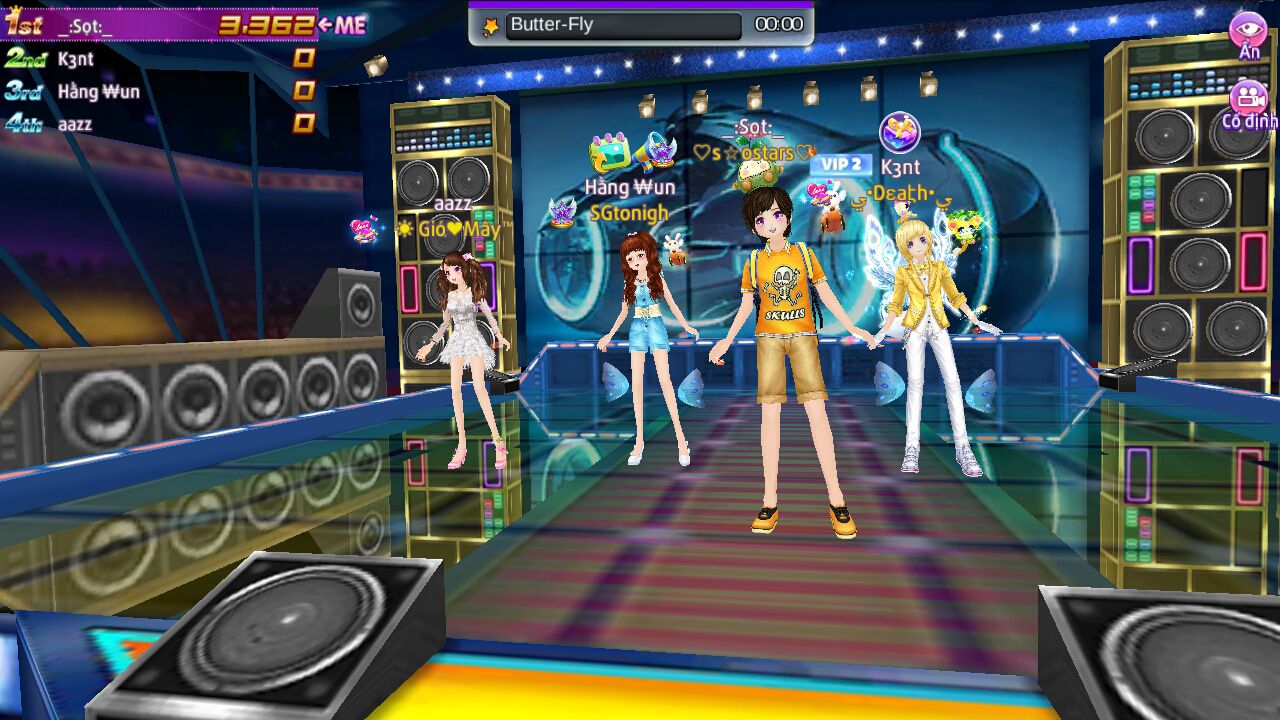Image resolution: width=1280 pixels, height=720 pixels.
Task: Toggle the Cố định camera button
Action: tap(1248, 100)
